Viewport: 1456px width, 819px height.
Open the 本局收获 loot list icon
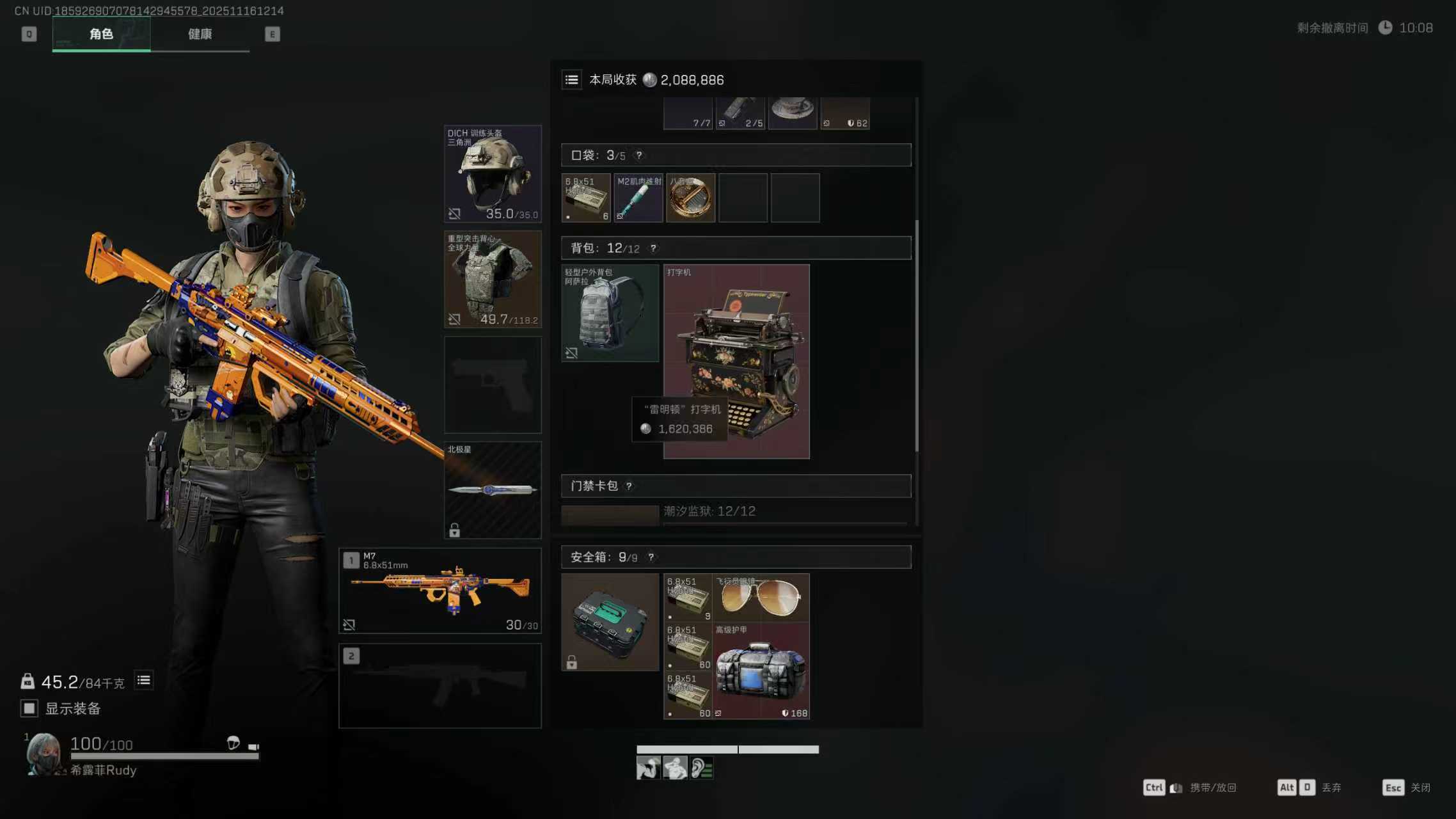click(572, 80)
